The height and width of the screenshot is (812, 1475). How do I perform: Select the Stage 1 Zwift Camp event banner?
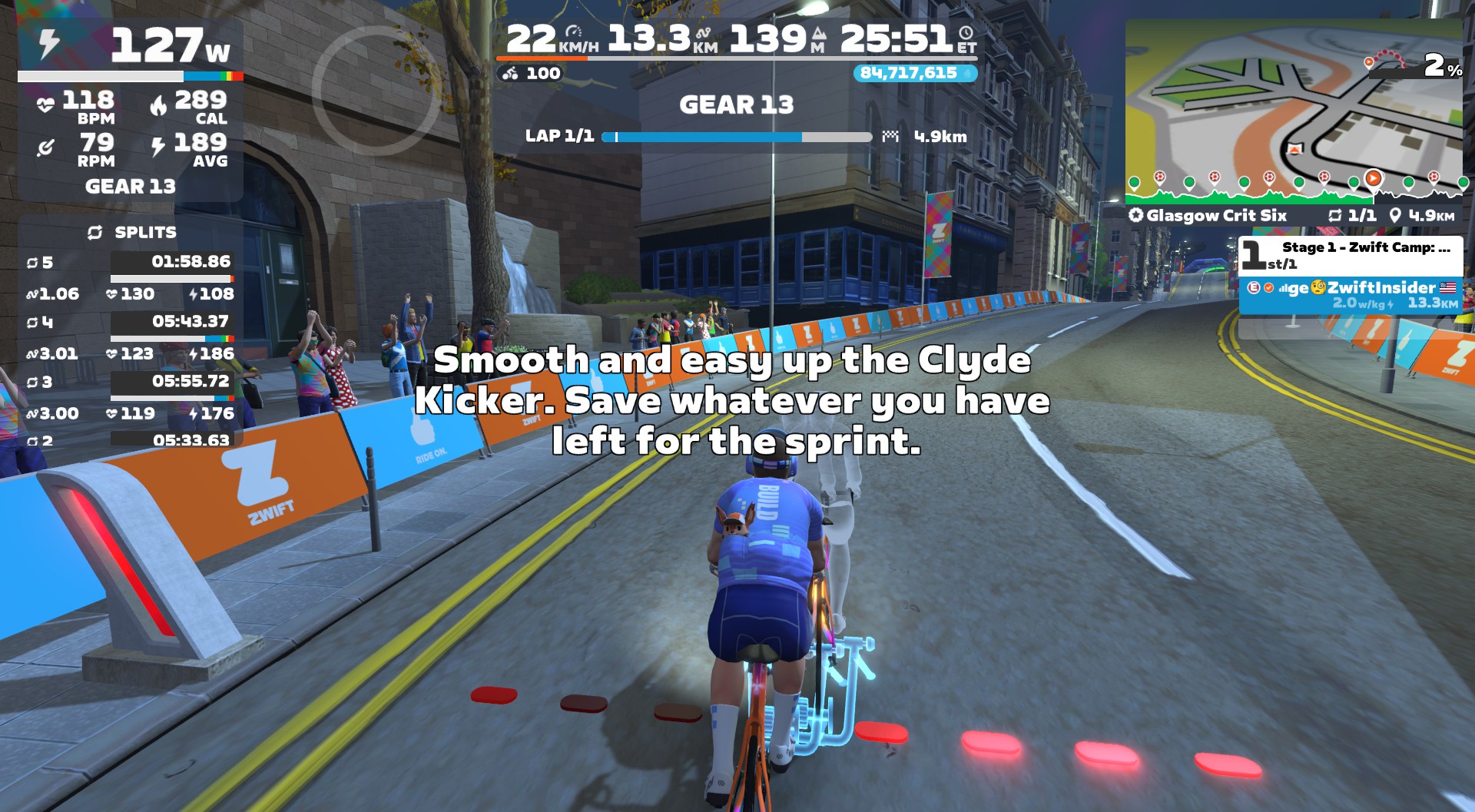[1351, 255]
